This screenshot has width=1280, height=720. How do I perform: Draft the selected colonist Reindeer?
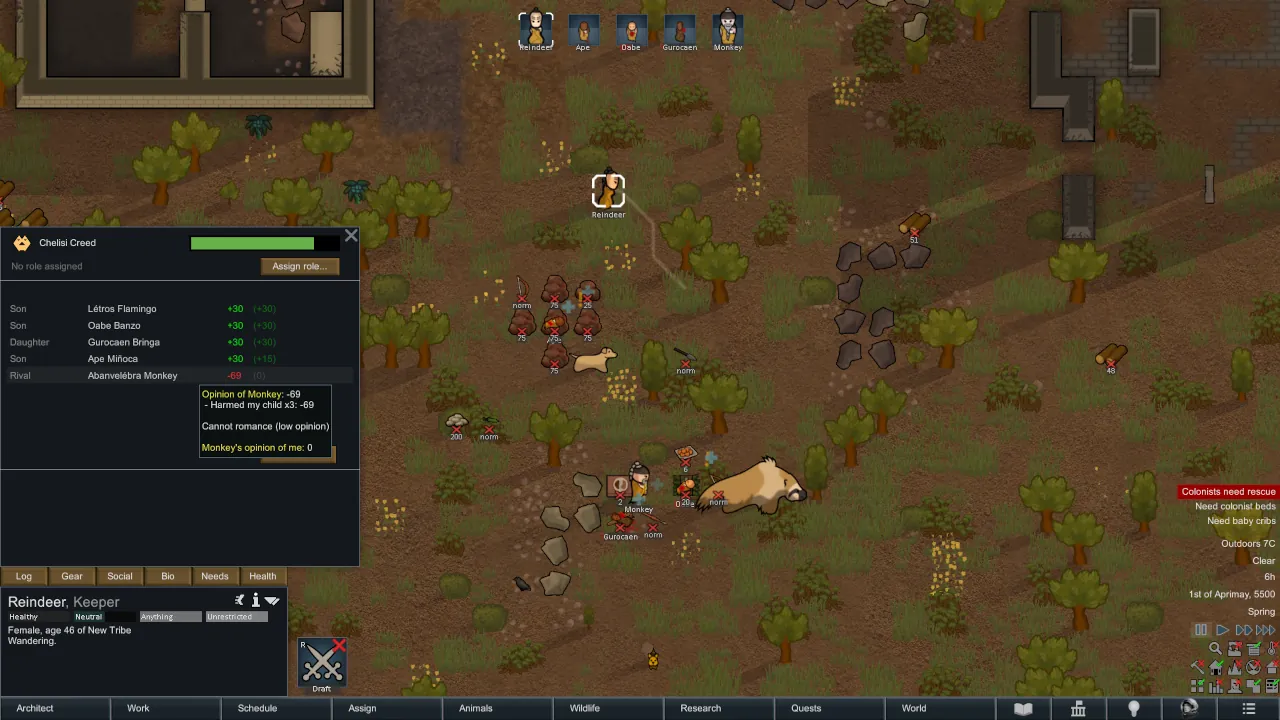click(x=322, y=663)
